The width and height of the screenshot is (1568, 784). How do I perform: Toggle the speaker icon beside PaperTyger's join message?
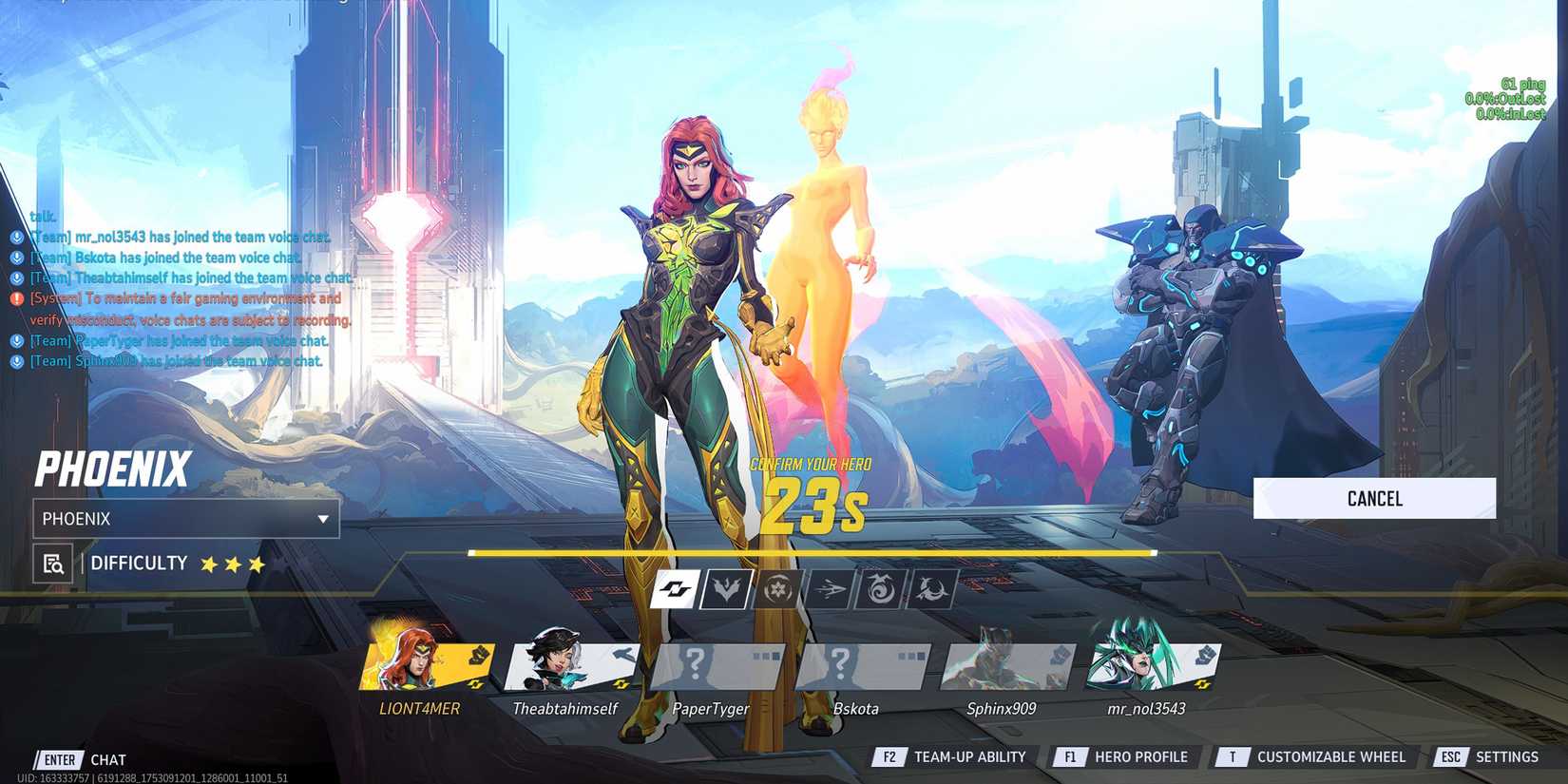coord(16,340)
